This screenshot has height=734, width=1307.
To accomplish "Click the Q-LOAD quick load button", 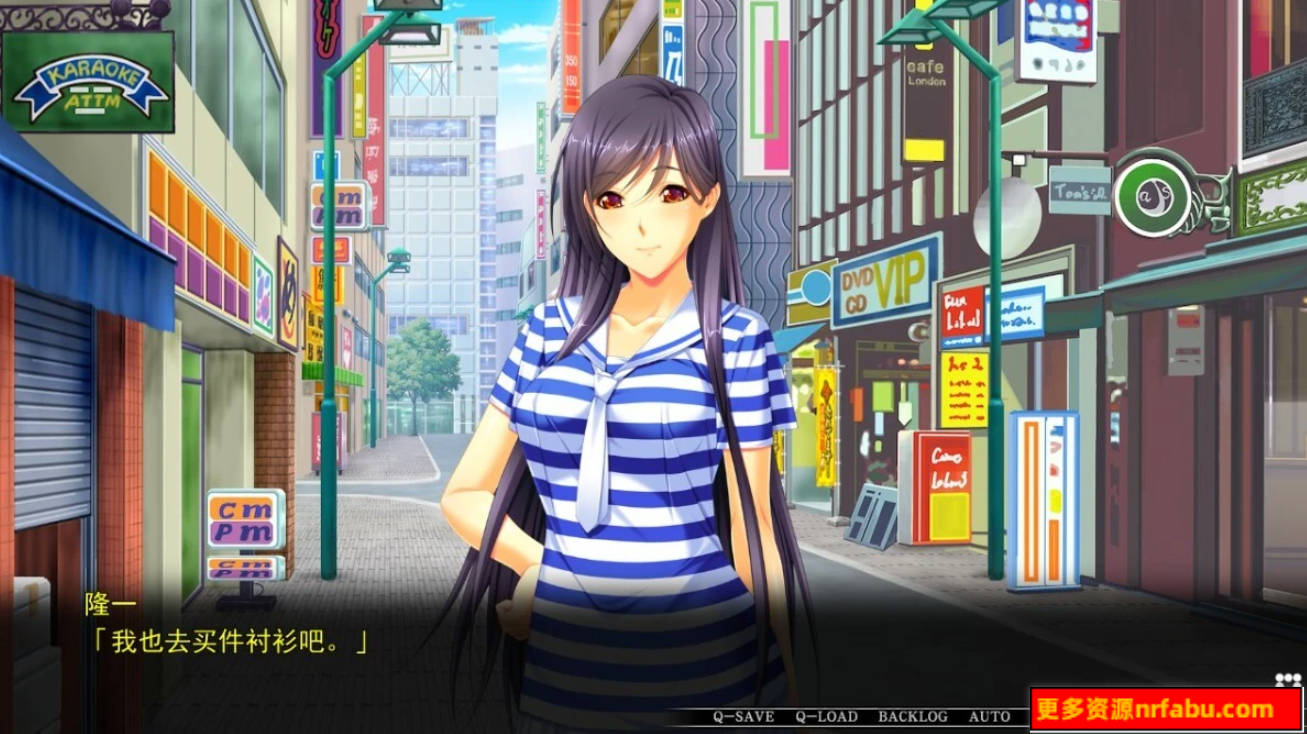I will point(822,717).
